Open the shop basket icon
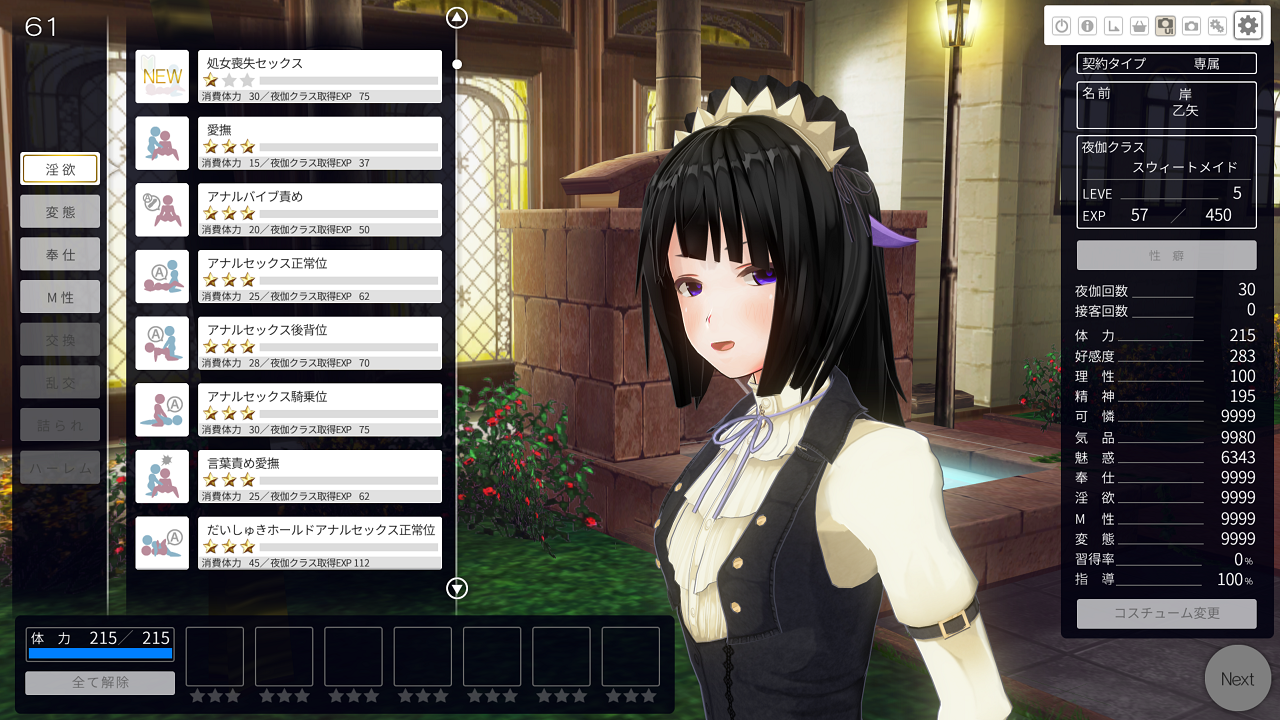 tap(1139, 27)
